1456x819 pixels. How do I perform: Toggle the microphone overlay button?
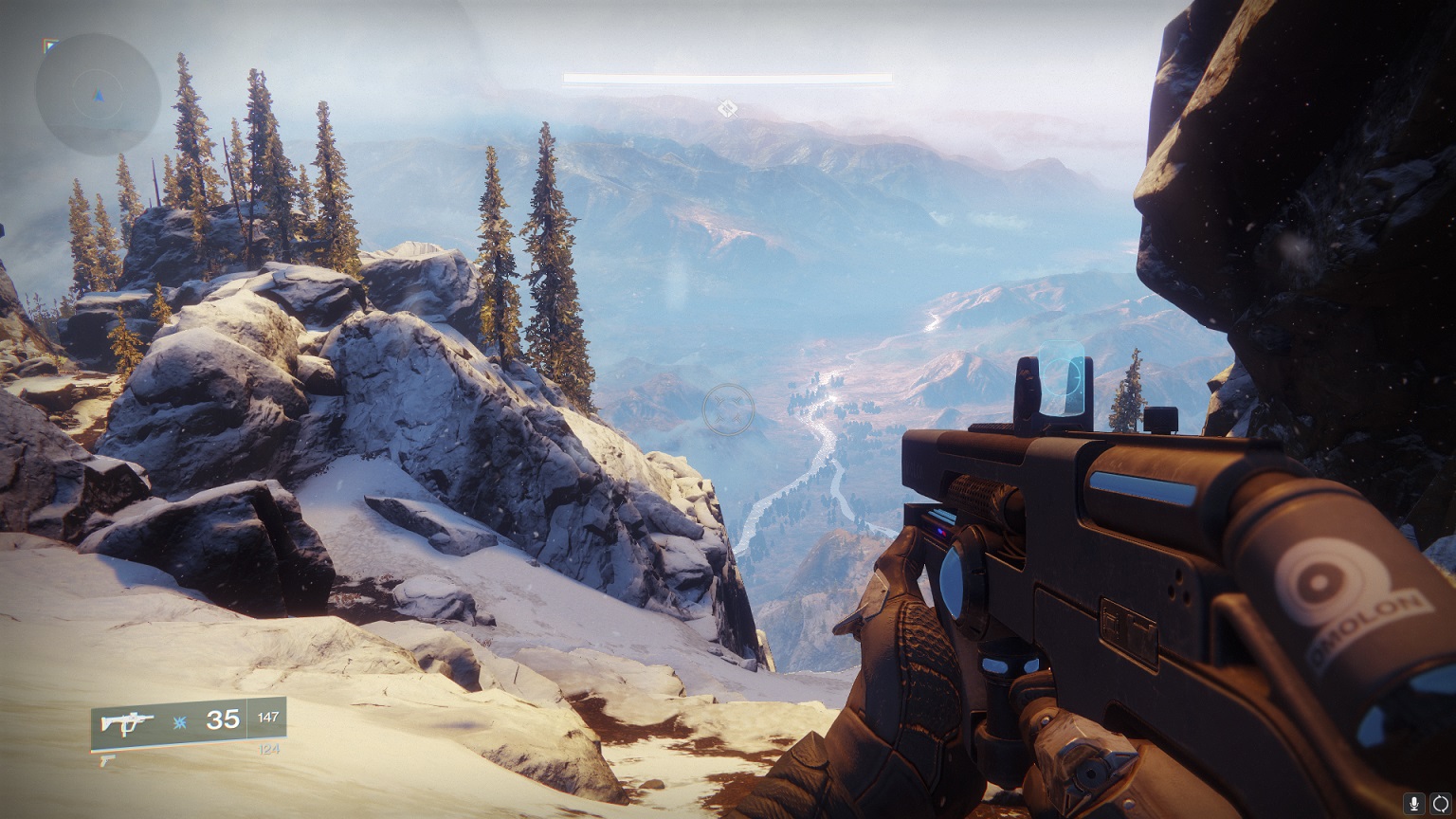coord(1416,804)
